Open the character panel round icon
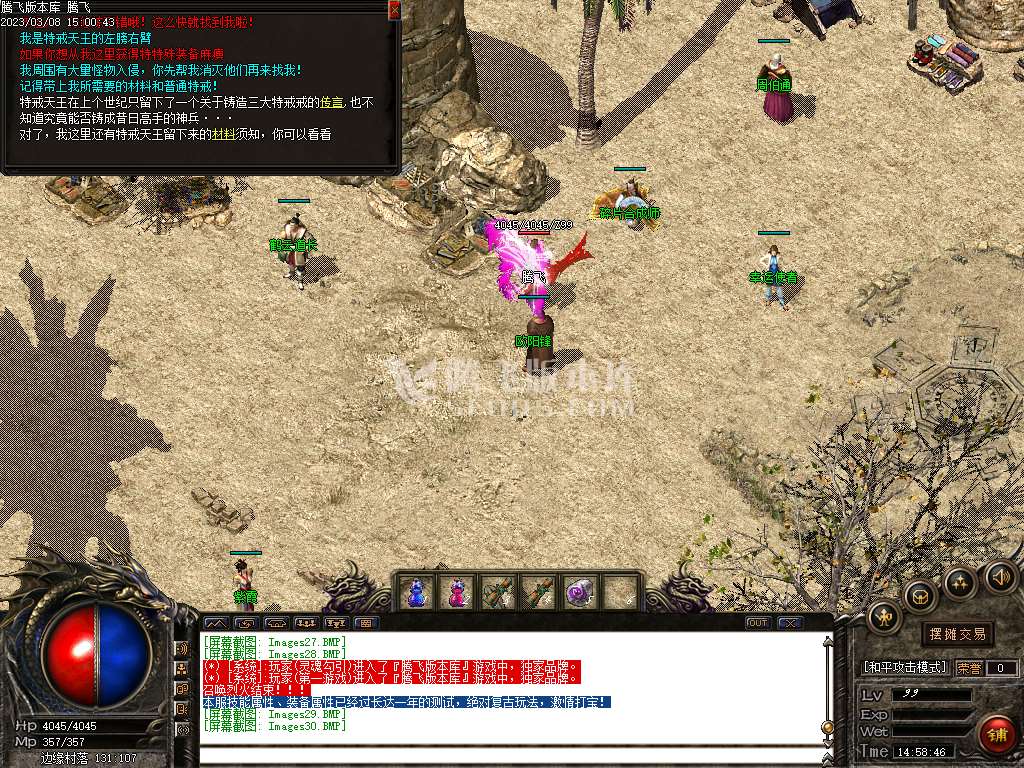The width and height of the screenshot is (1024, 768). tap(884, 617)
